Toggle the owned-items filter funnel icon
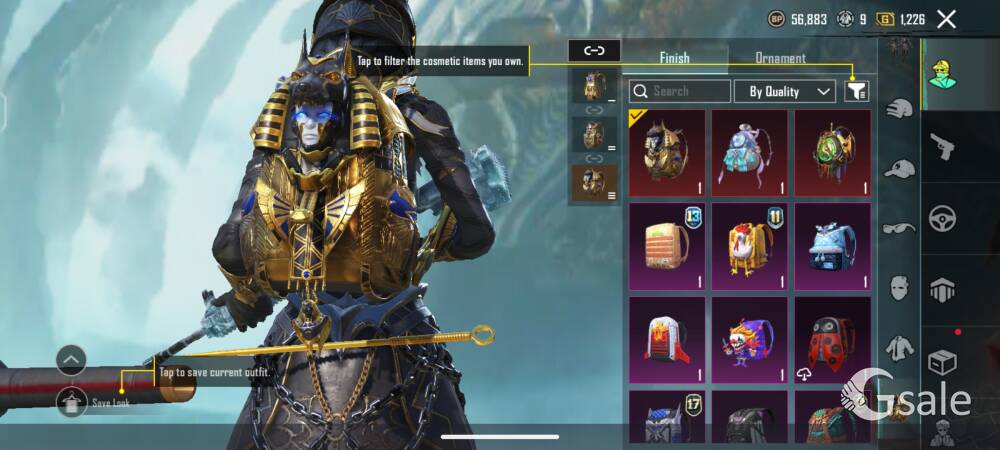 pos(856,91)
